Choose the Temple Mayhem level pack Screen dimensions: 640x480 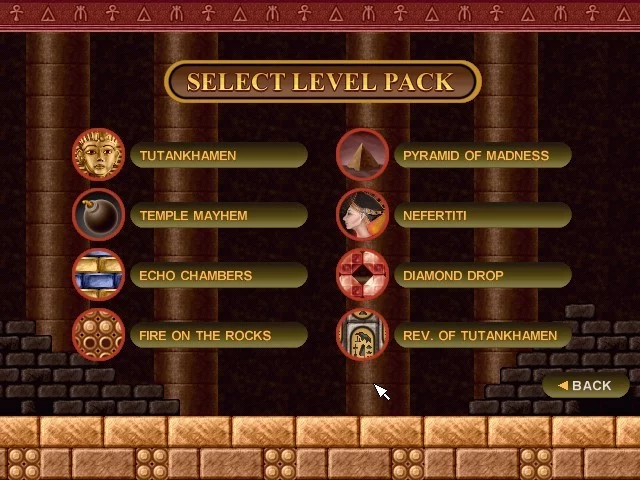[x=218, y=216]
